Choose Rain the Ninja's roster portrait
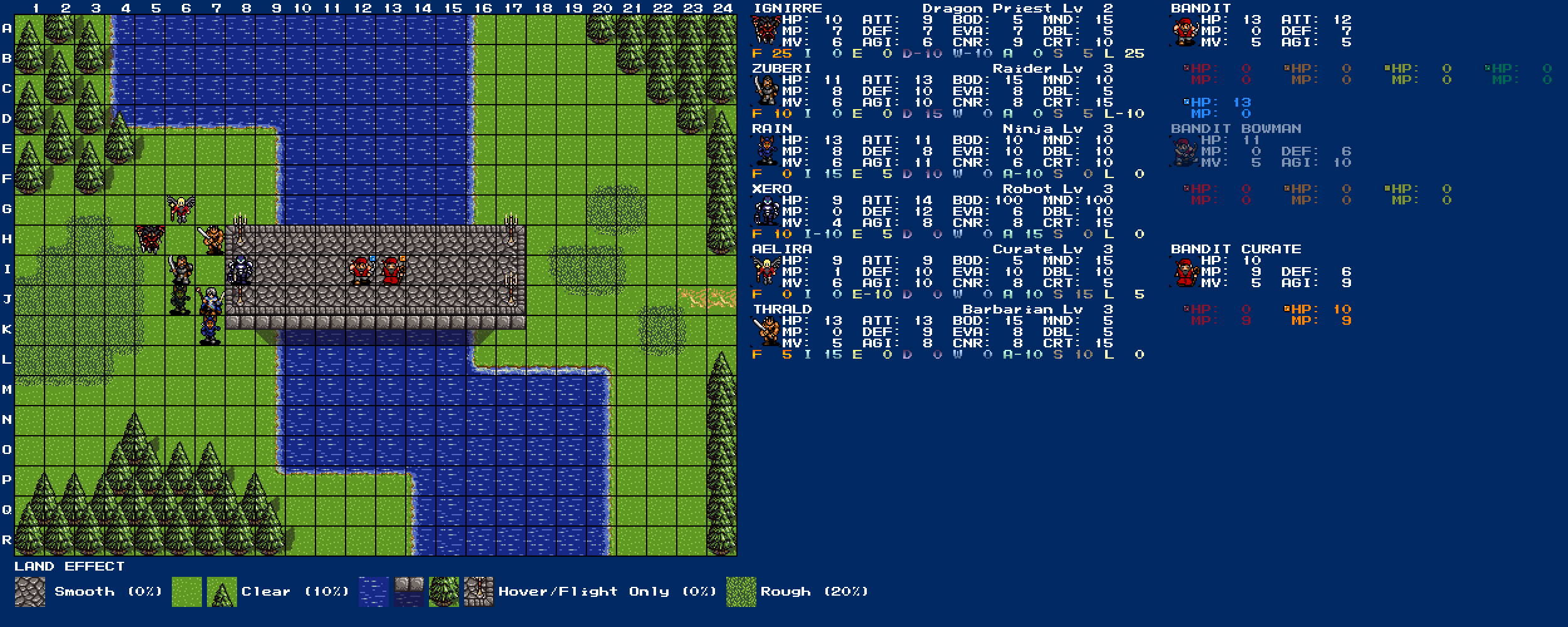Screen dimensions: 1568x627 coord(766,151)
